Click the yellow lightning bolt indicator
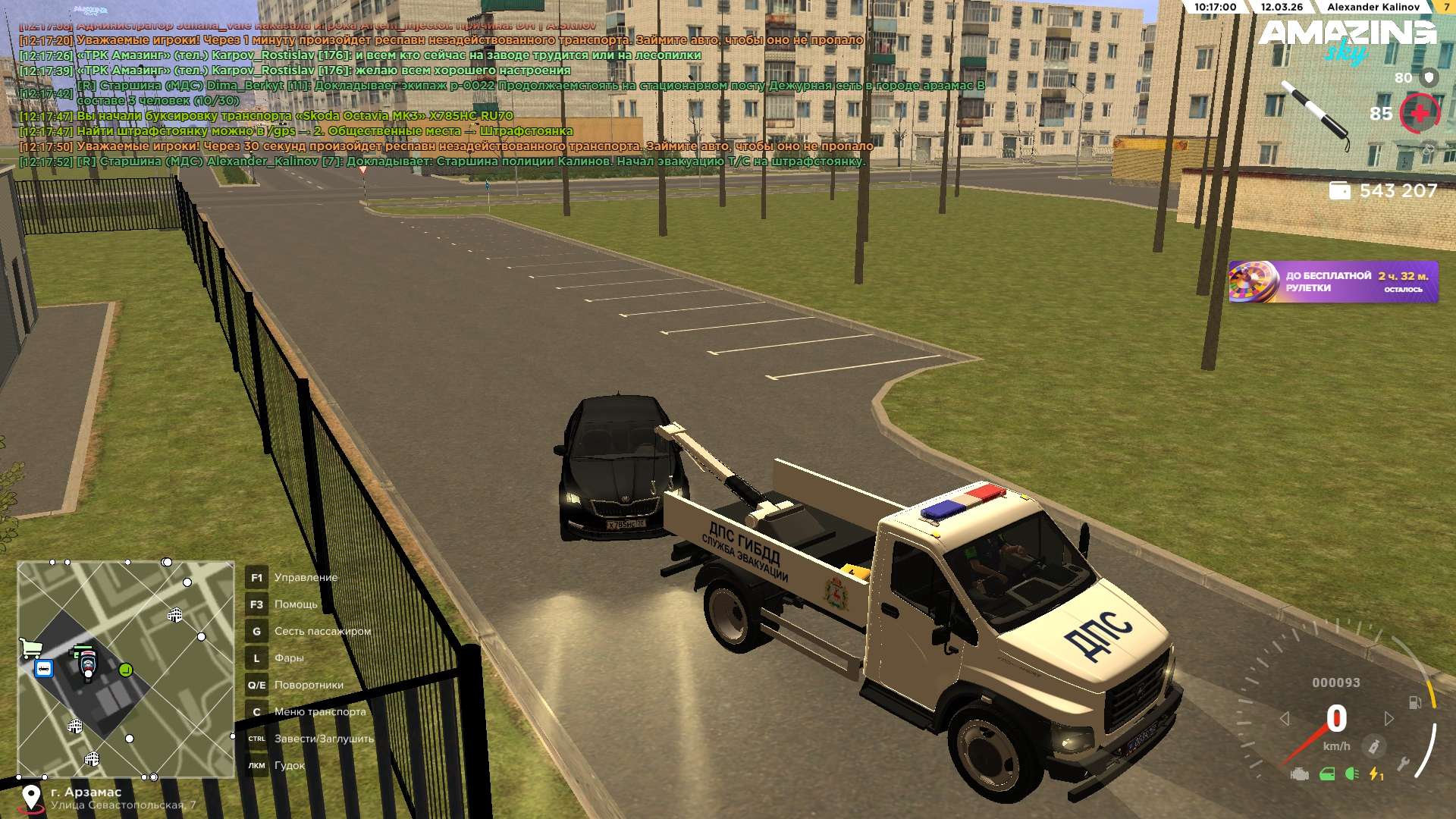Viewport: 1456px width, 819px height. [1376, 774]
